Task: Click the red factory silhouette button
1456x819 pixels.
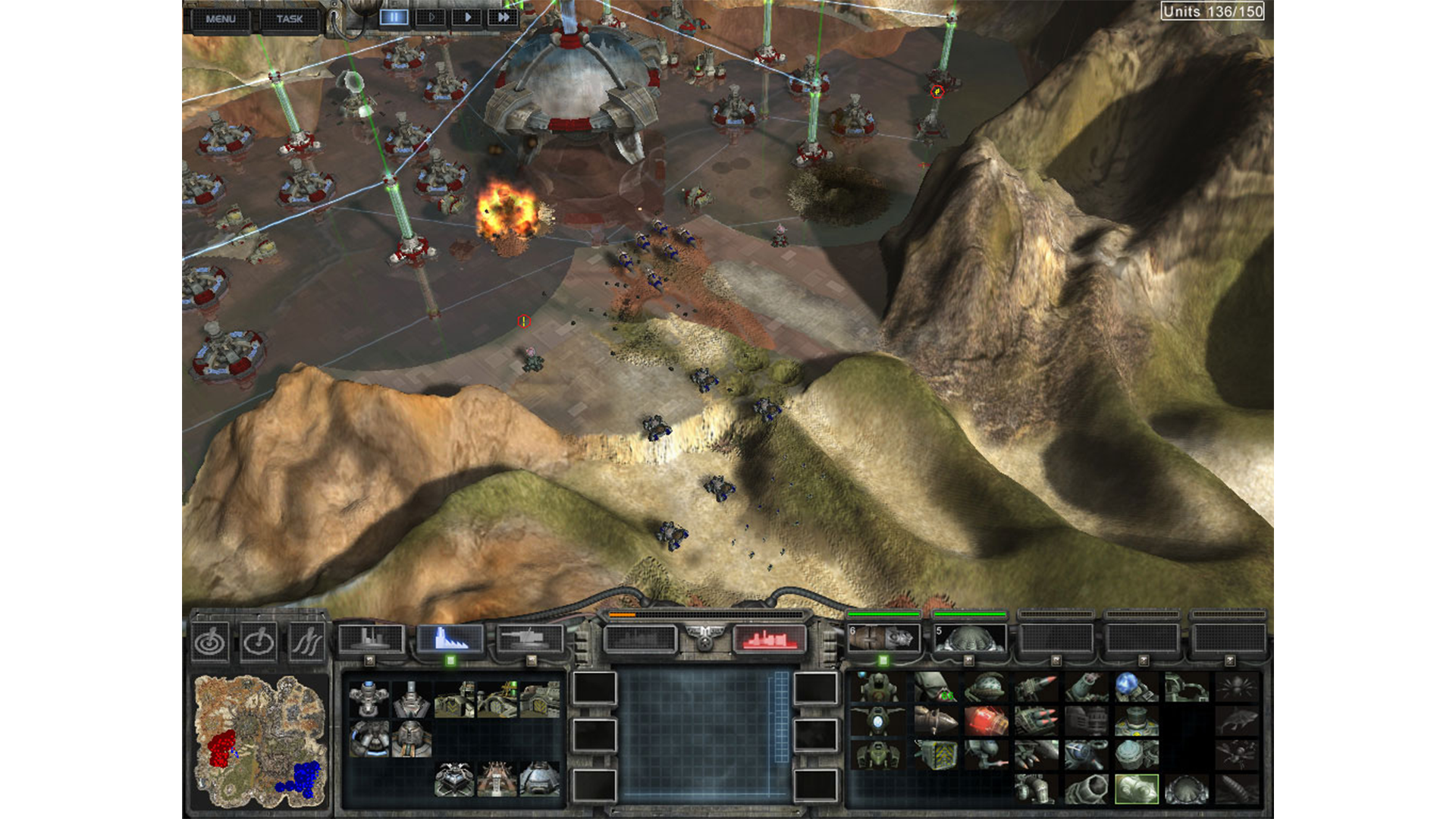Action: click(768, 639)
